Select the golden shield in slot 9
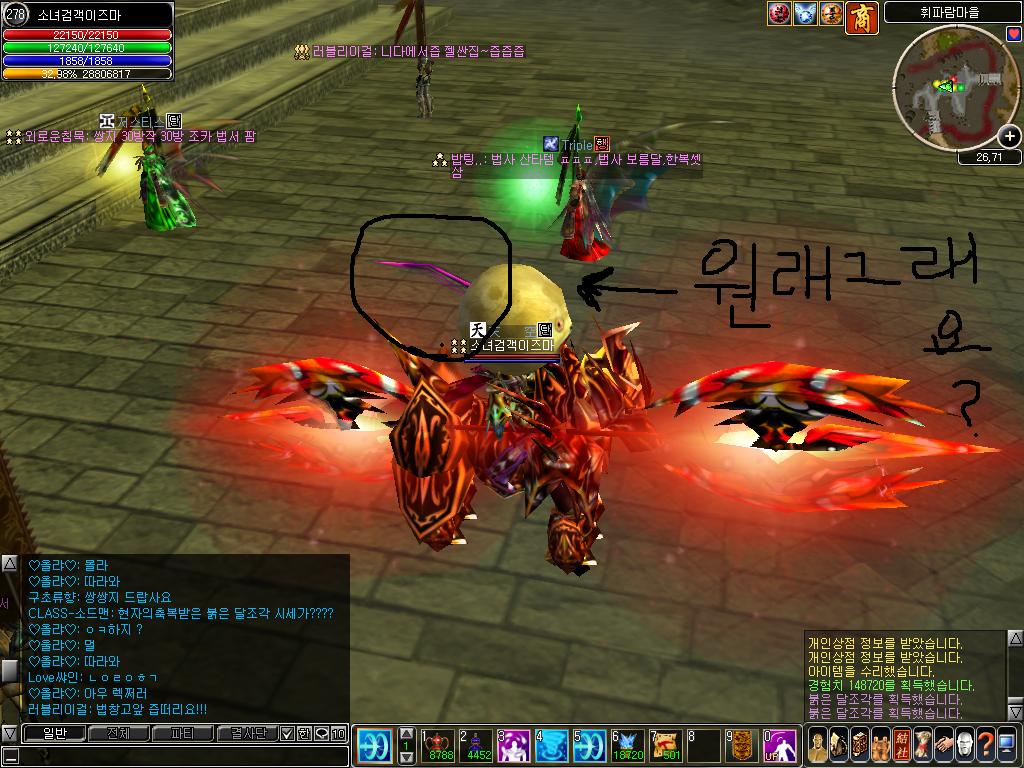 (x=742, y=745)
